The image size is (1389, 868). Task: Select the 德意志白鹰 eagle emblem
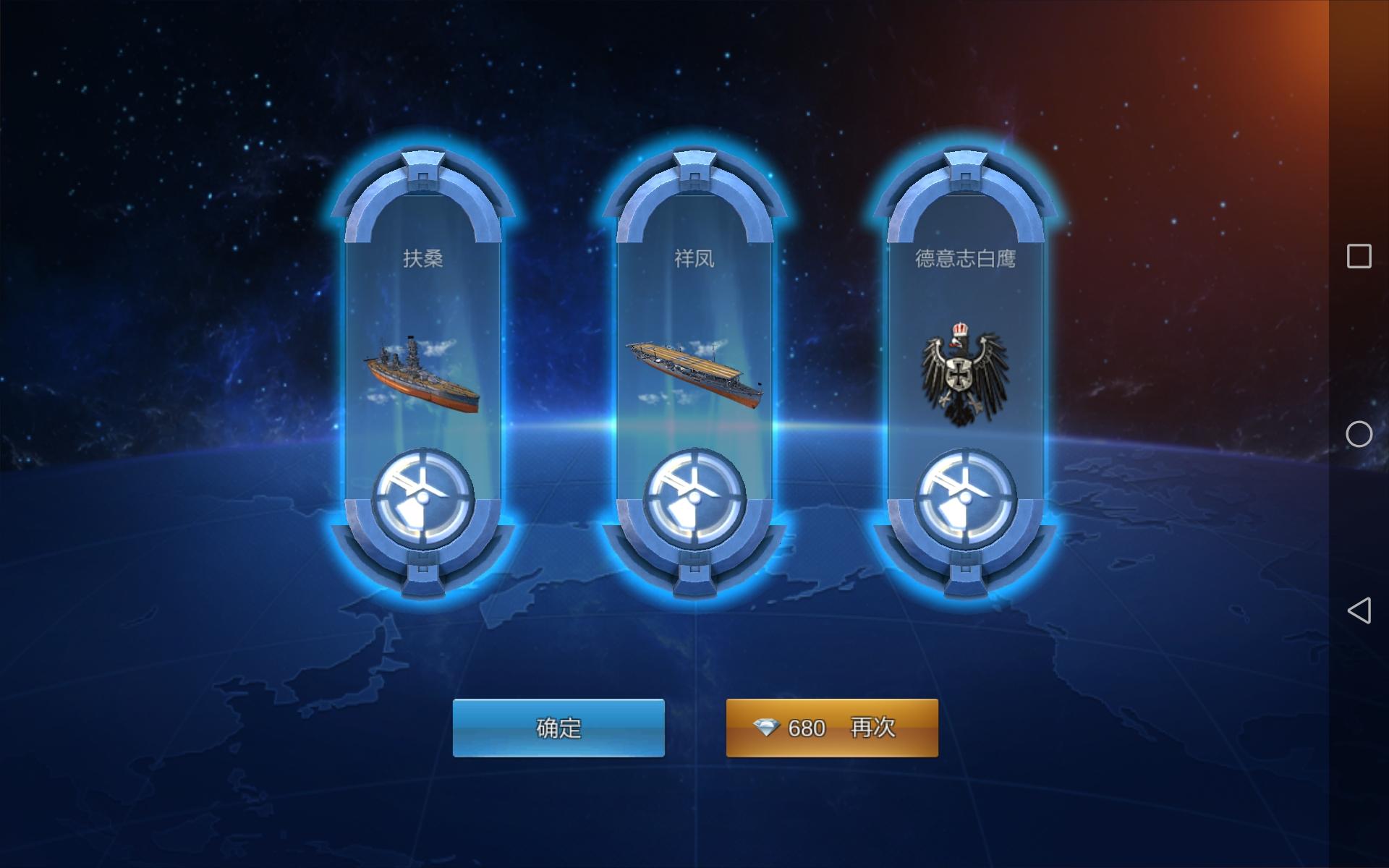962,373
